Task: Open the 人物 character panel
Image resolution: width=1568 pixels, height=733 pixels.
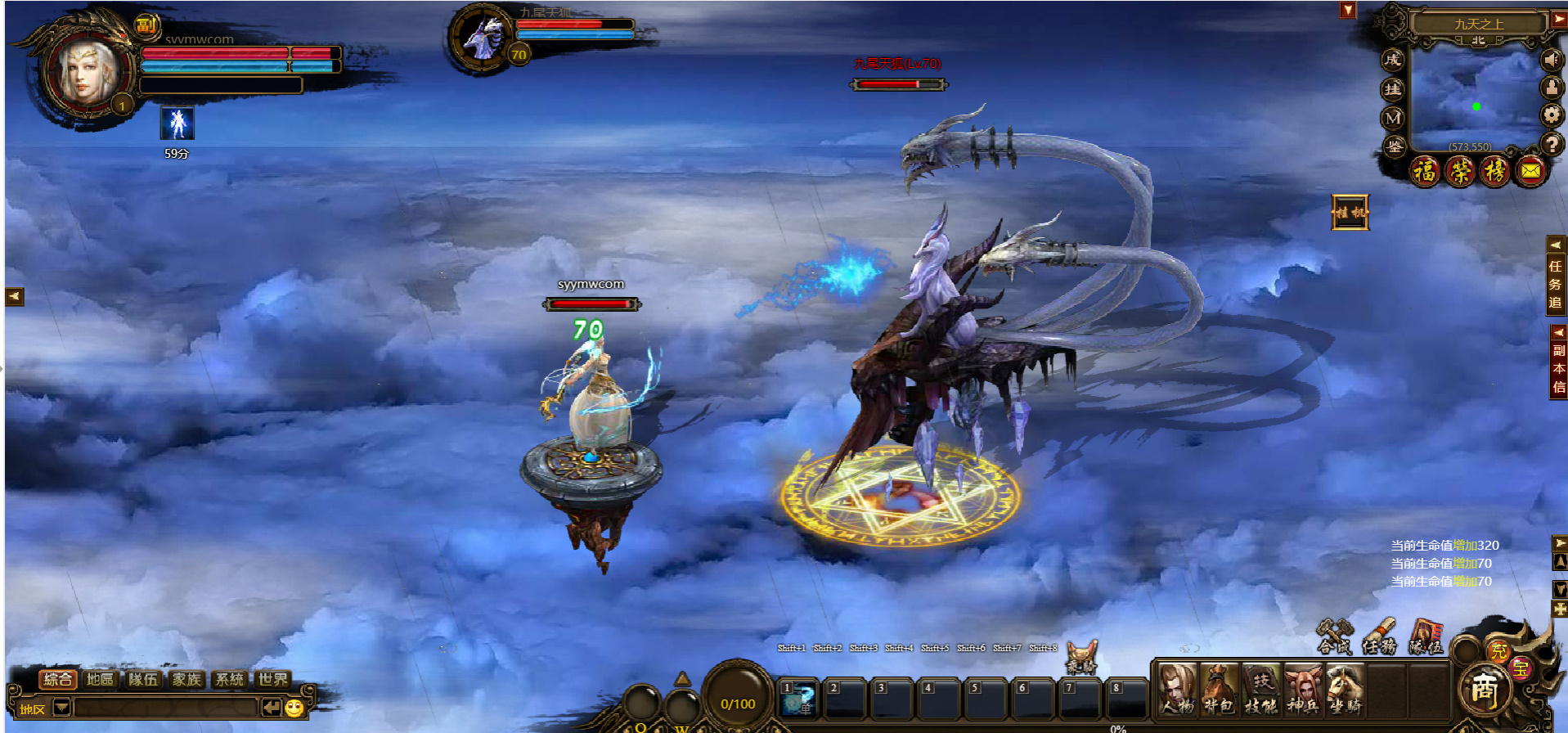Action: (x=1177, y=689)
